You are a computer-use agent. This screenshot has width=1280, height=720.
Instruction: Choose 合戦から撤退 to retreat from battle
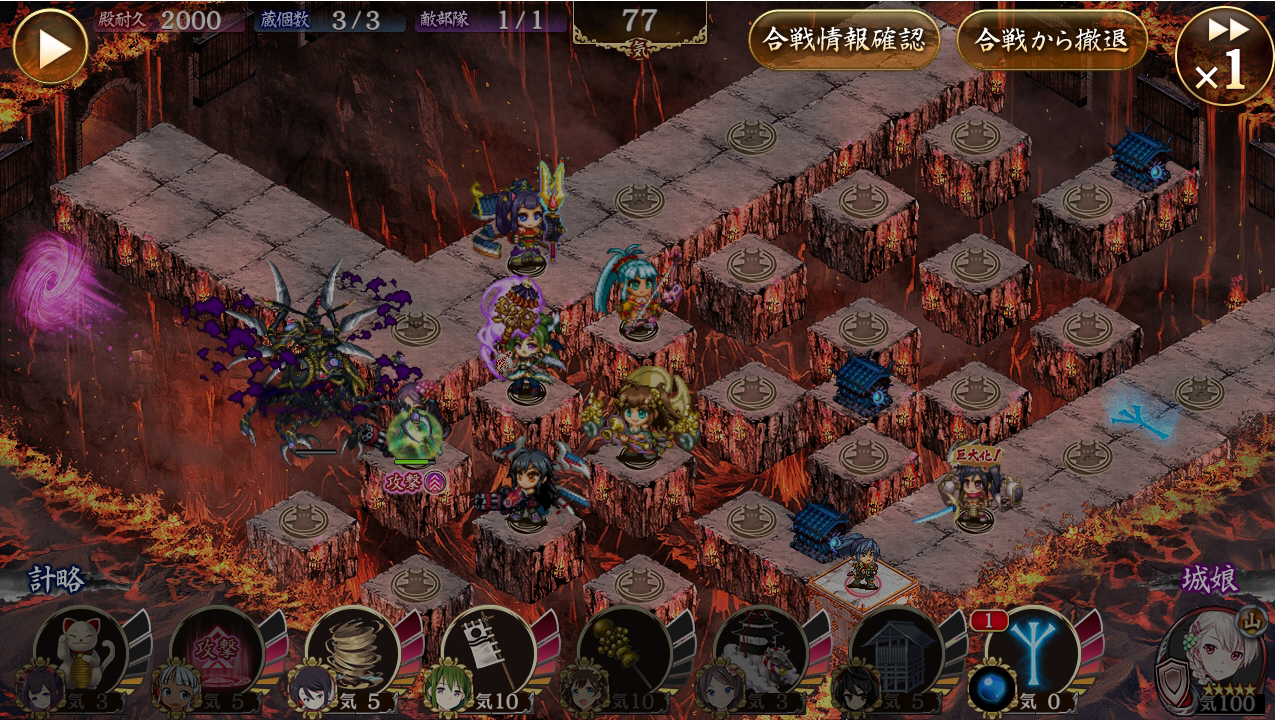[1051, 40]
